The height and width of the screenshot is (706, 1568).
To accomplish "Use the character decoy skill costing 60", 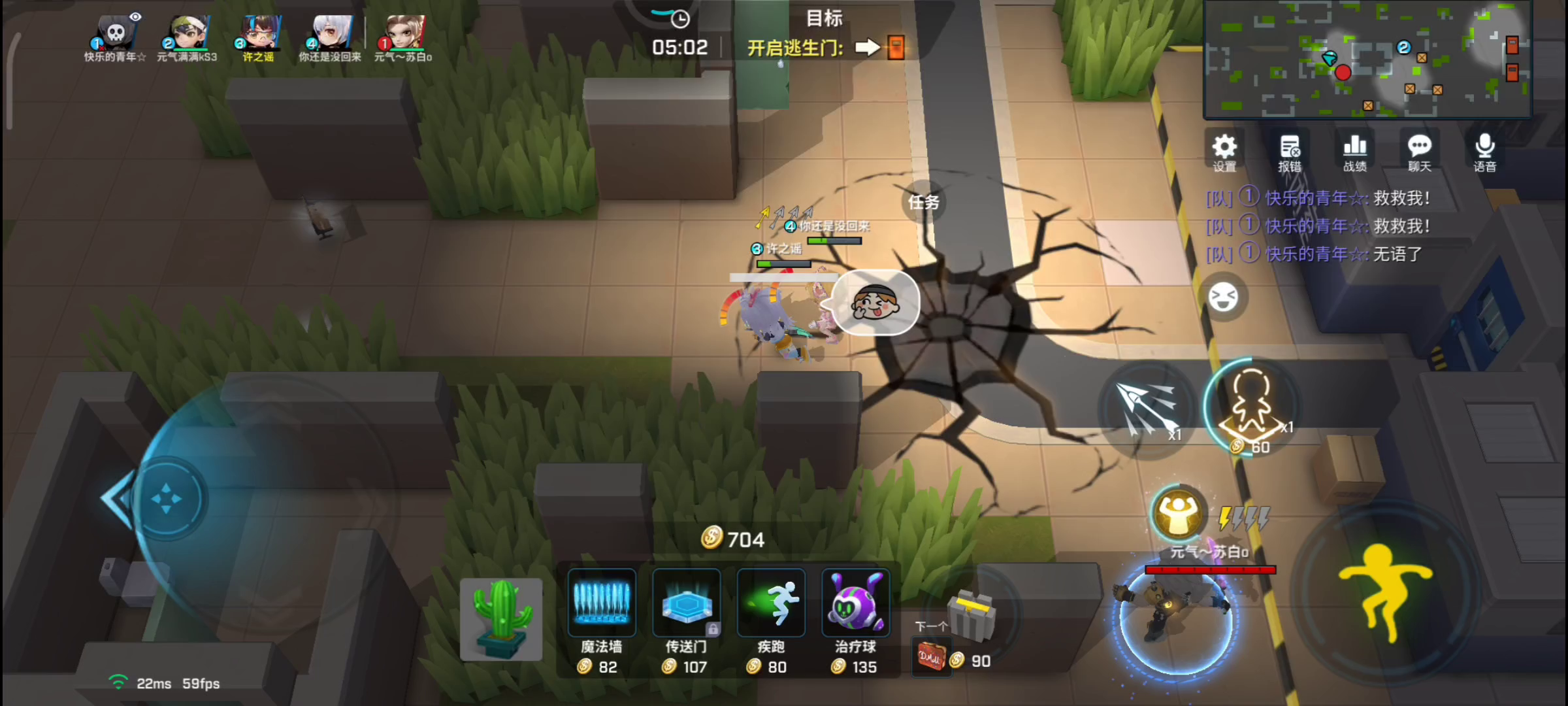I will [x=1250, y=407].
